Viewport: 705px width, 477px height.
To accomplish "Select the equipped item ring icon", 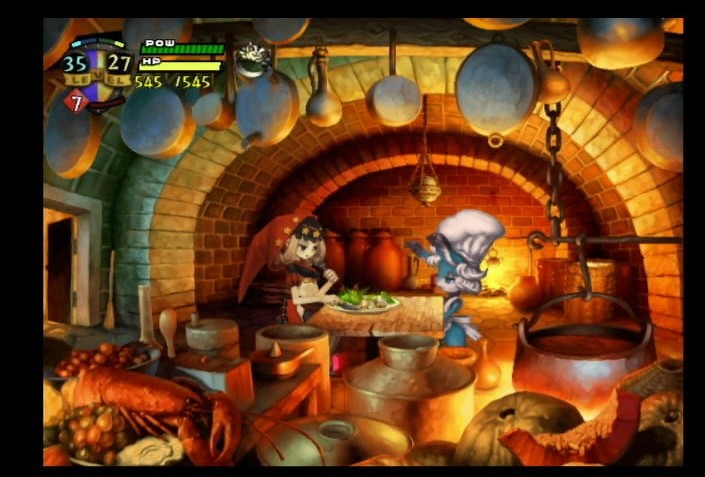I will [252, 57].
